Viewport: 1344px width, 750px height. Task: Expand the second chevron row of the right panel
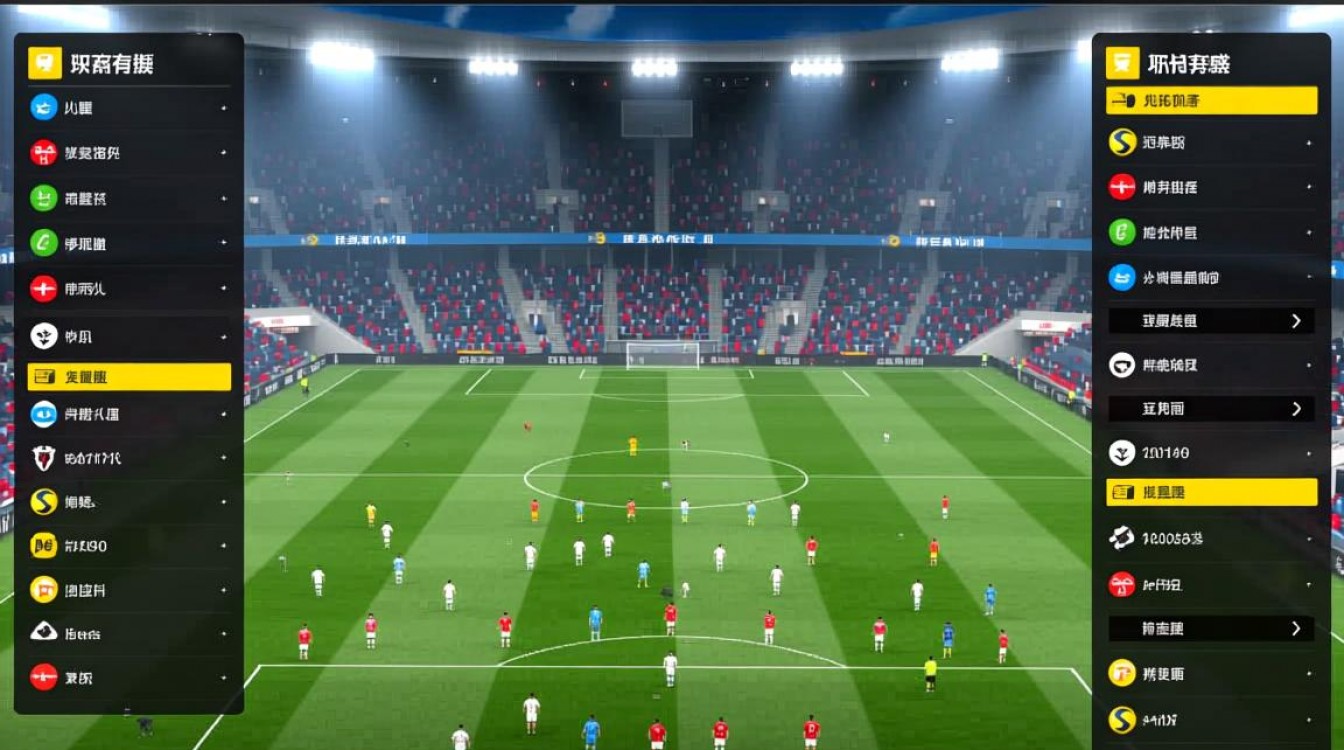[1210, 408]
